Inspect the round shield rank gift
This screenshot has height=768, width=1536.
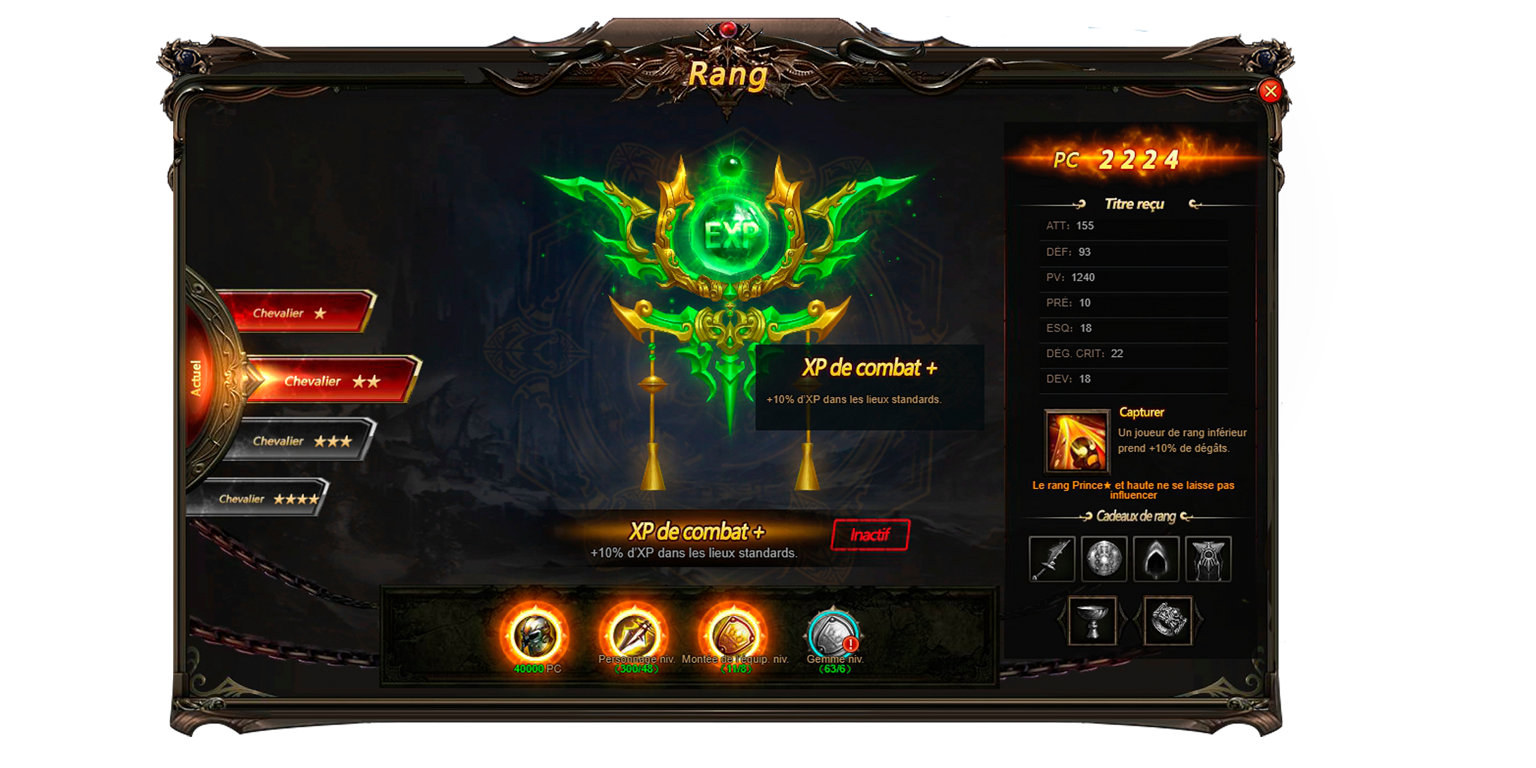click(x=1104, y=559)
